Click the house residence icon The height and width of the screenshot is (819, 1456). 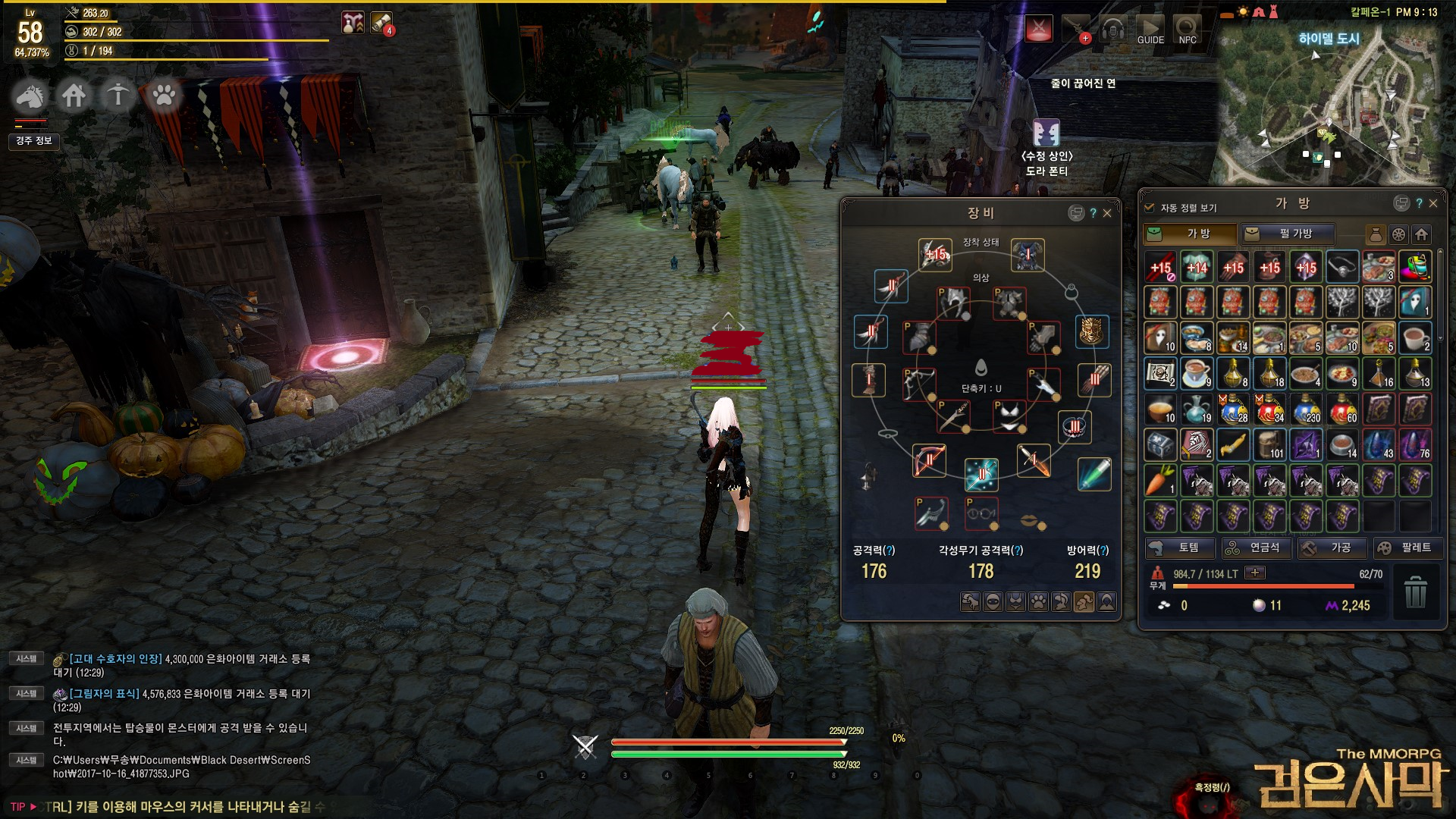(x=74, y=96)
